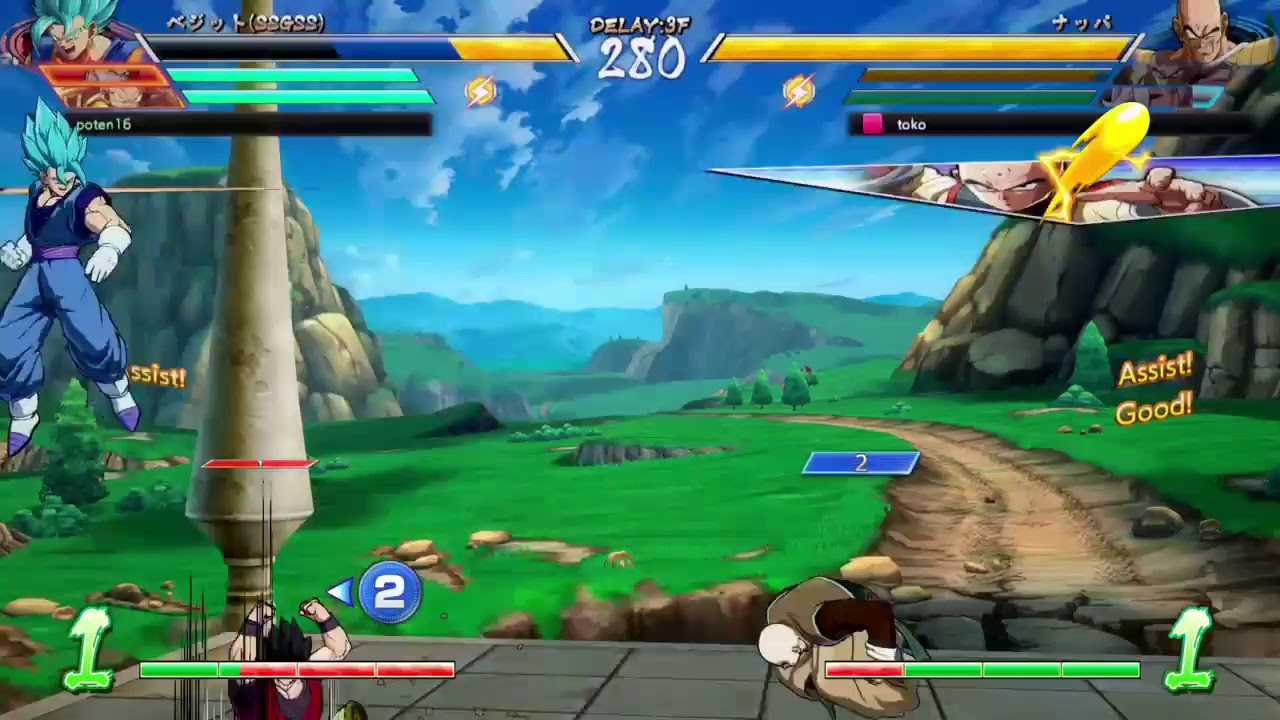The width and height of the screenshot is (1280, 720).
Task: Click the Tien assist cut-in portrait
Action: tap(1010, 185)
